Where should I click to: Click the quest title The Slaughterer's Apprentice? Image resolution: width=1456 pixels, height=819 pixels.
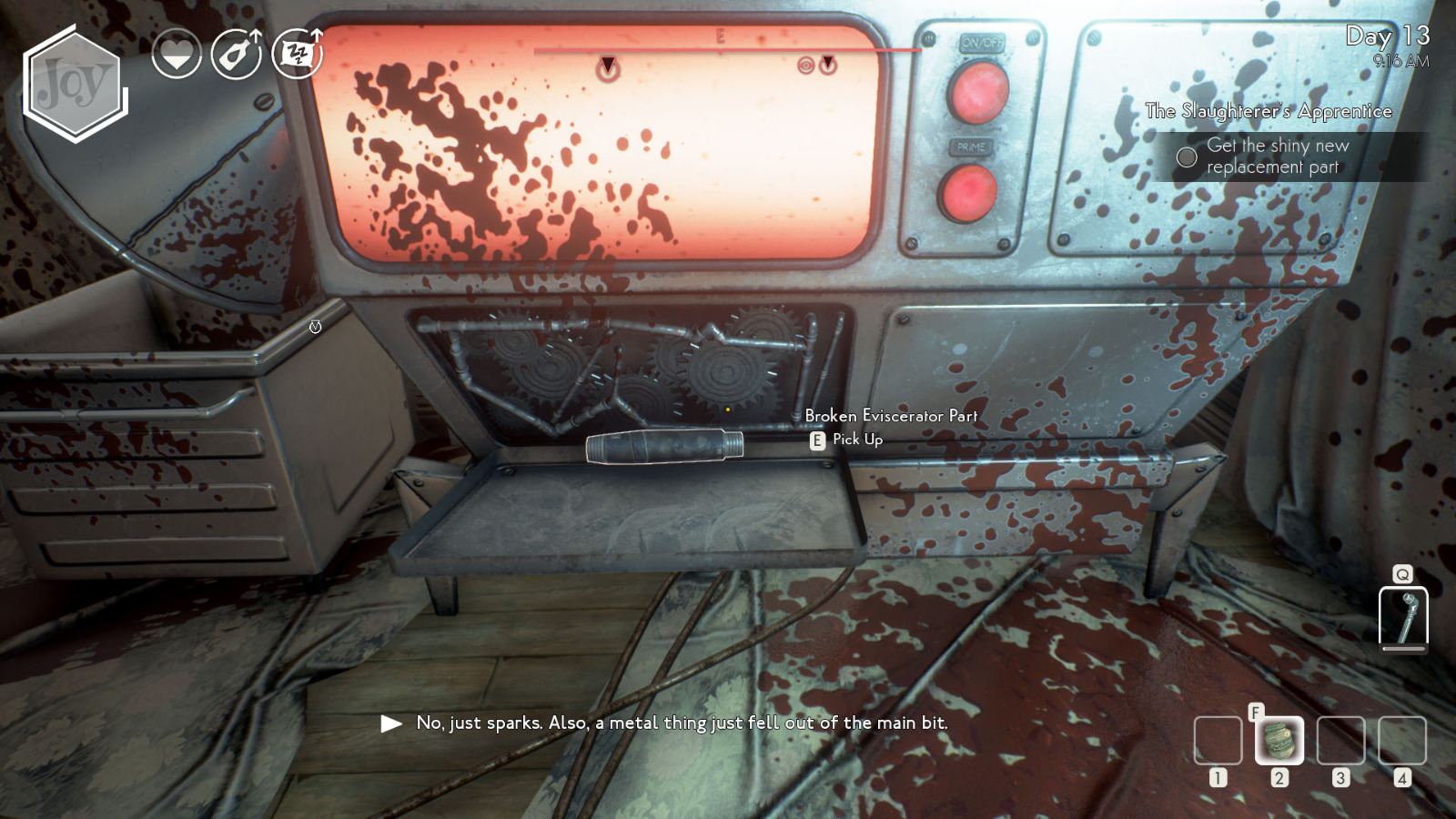coord(1269,111)
